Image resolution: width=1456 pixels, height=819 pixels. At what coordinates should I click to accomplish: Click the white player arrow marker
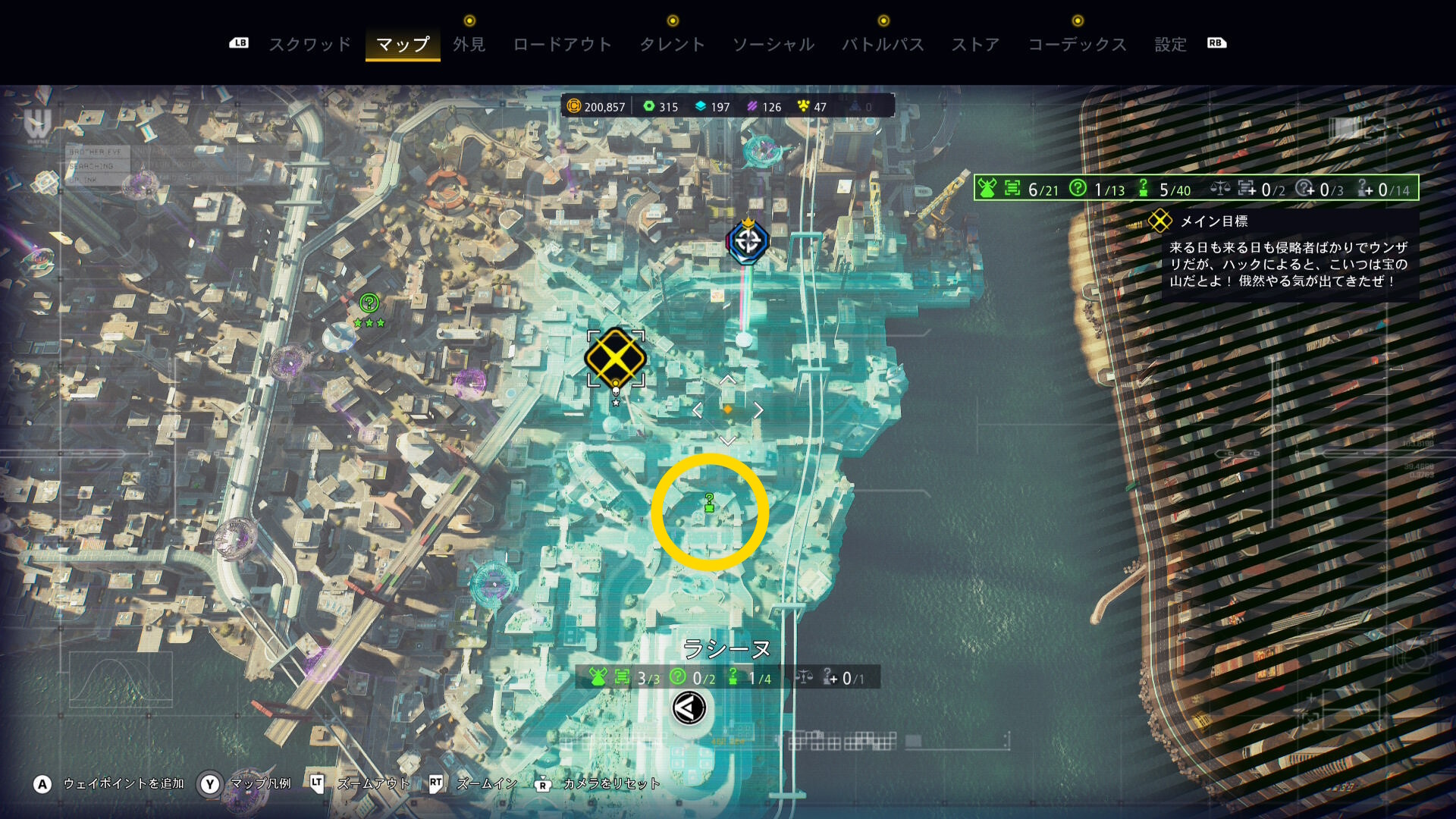coord(689,708)
